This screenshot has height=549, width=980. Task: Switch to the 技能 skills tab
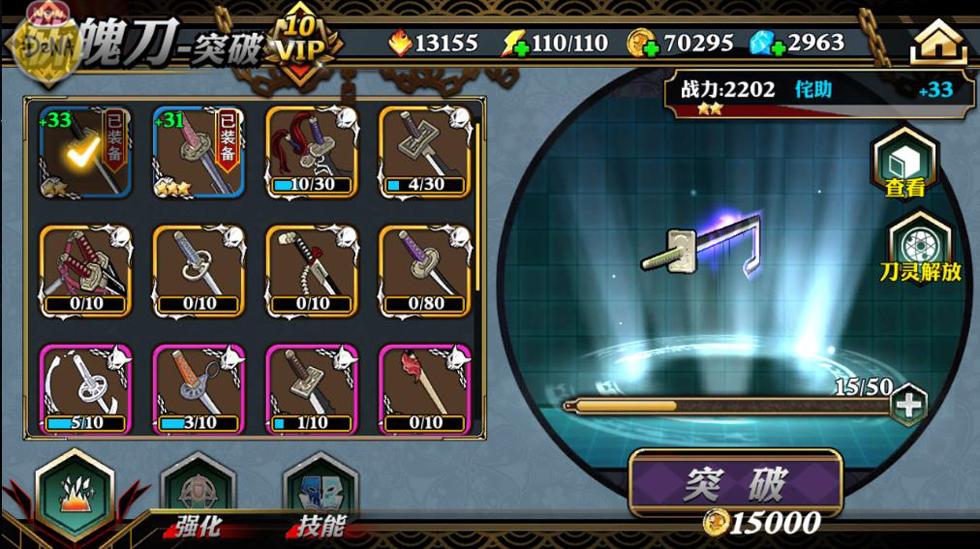click(x=320, y=499)
